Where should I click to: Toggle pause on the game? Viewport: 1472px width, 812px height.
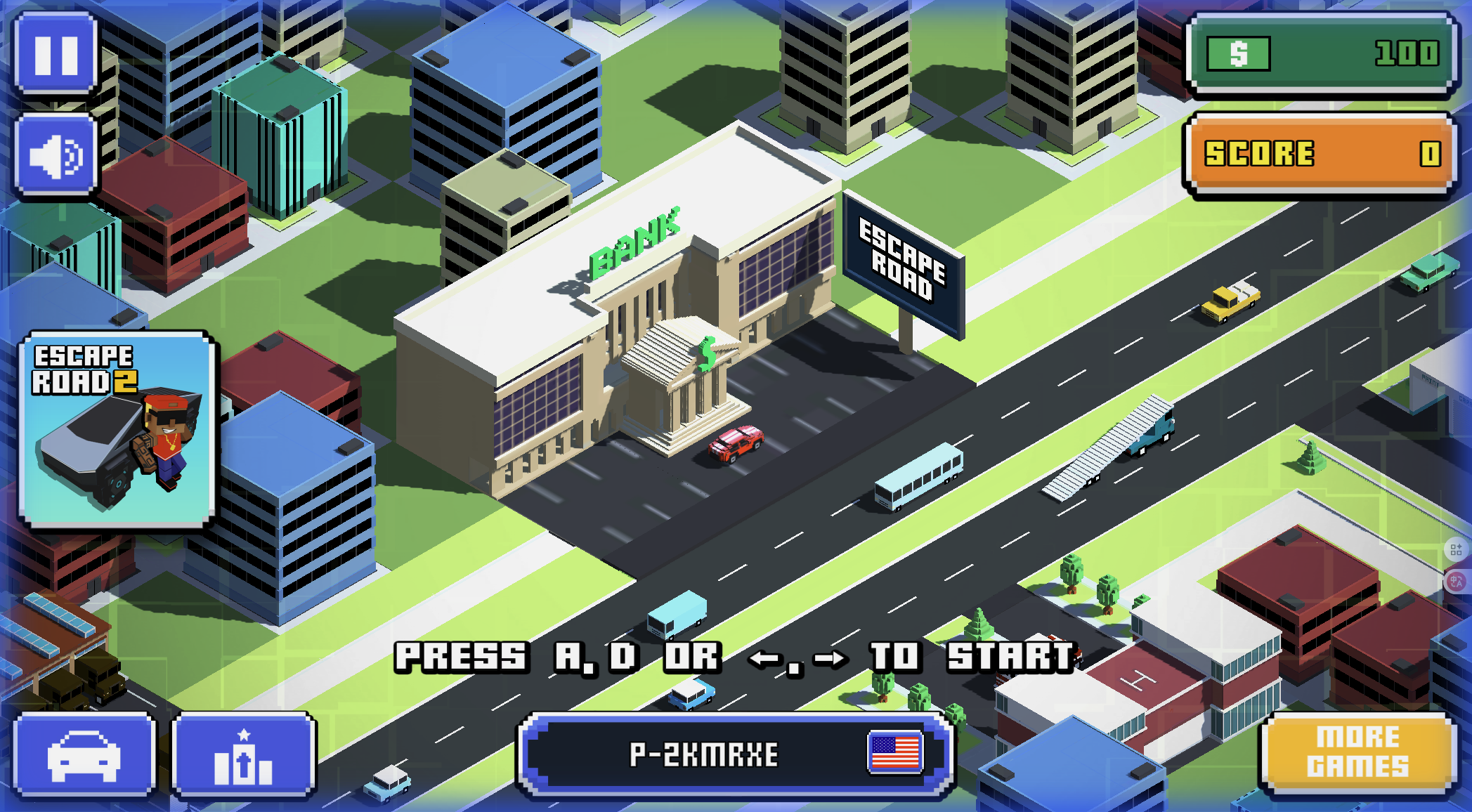pyautogui.click(x=58, y=55)
